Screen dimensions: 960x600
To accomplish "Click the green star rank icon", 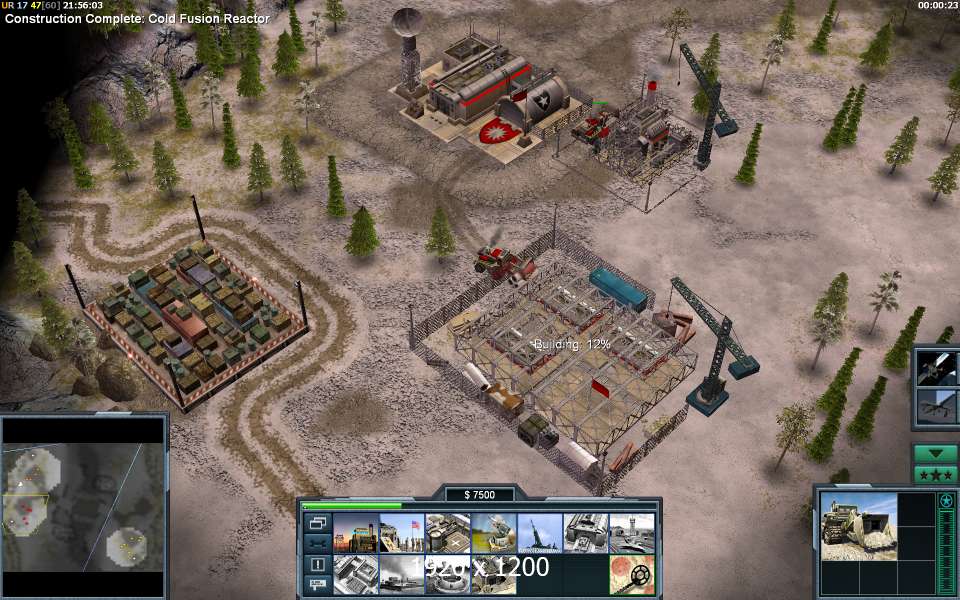I will point(945,500).
